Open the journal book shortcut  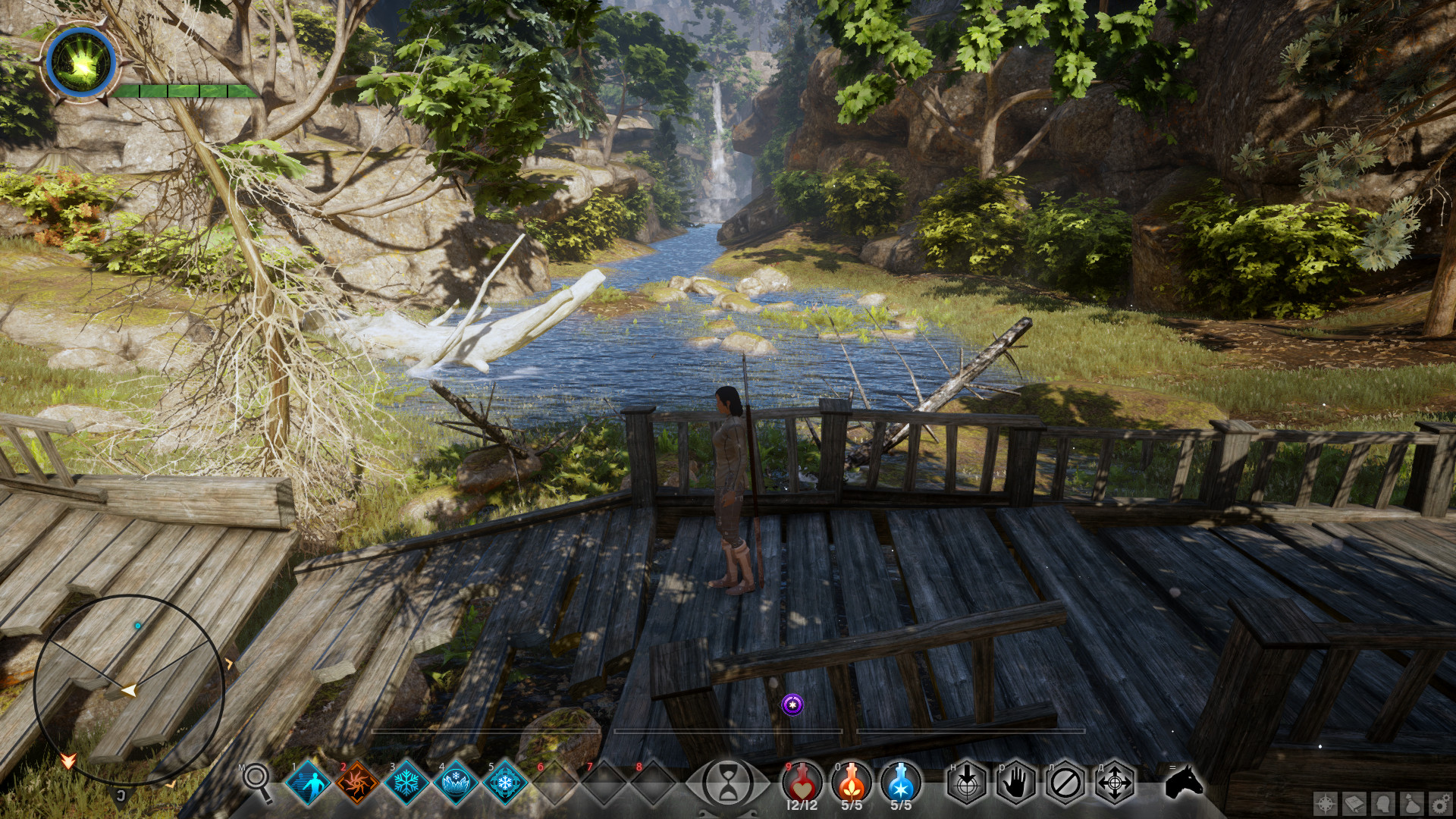[x=1354, y=804]
